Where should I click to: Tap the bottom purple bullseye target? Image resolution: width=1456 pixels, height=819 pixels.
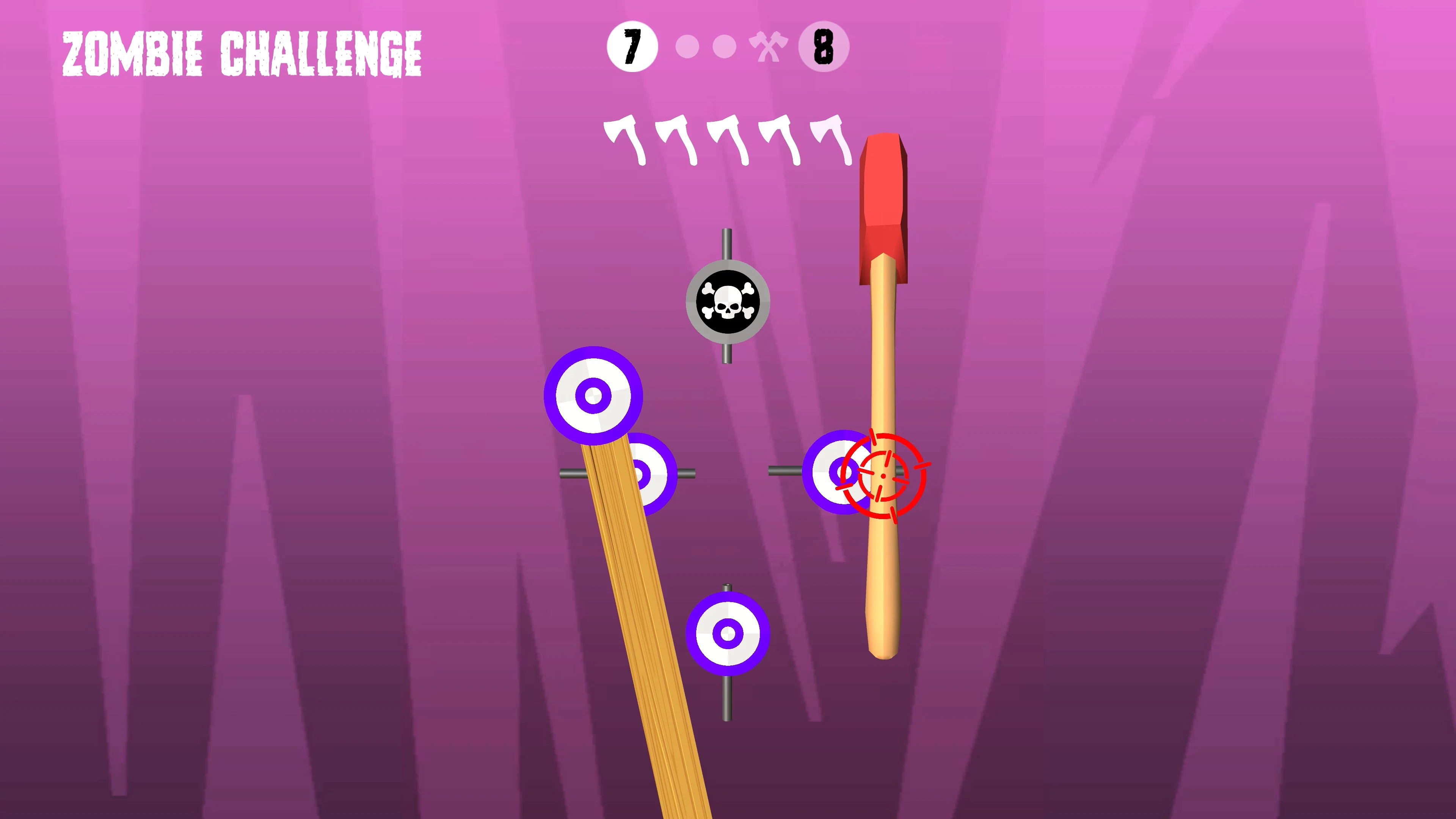tap(728, 634)
